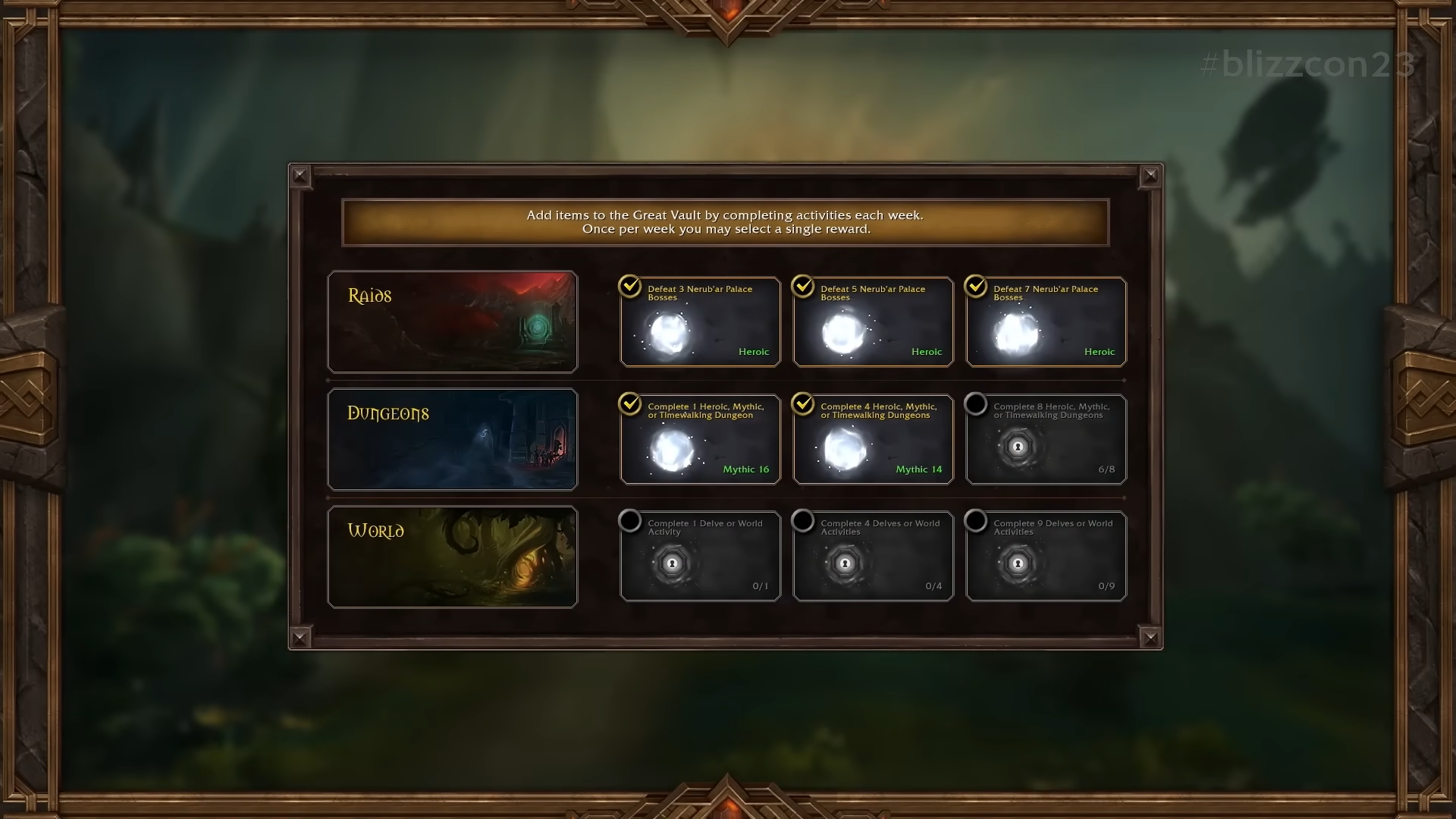Click the Raids category panel
The width and height of the screenshot is (1456, 819).
point(453,322)
